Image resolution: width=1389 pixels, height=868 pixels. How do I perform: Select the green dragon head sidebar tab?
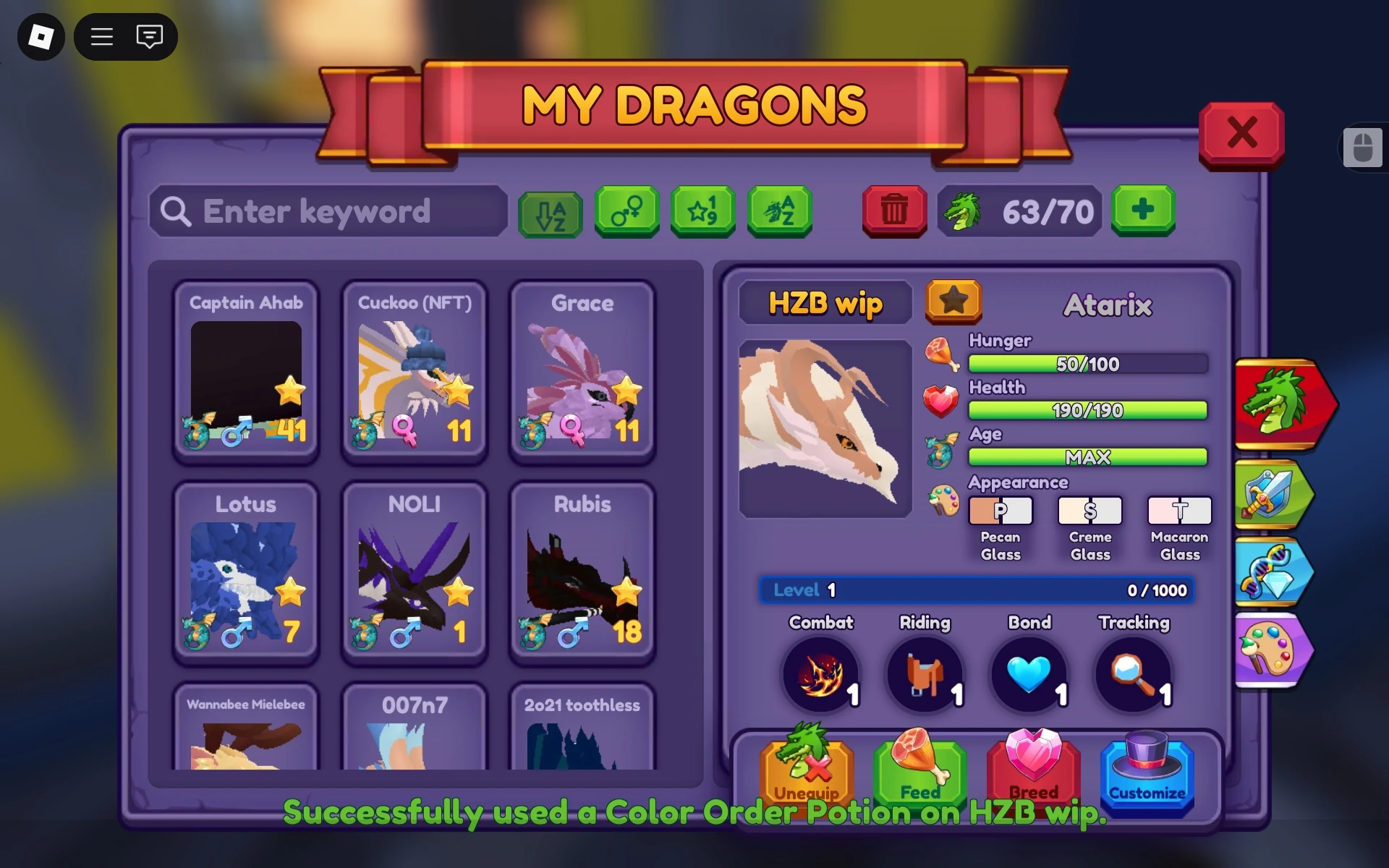(x=1283, y=405)
